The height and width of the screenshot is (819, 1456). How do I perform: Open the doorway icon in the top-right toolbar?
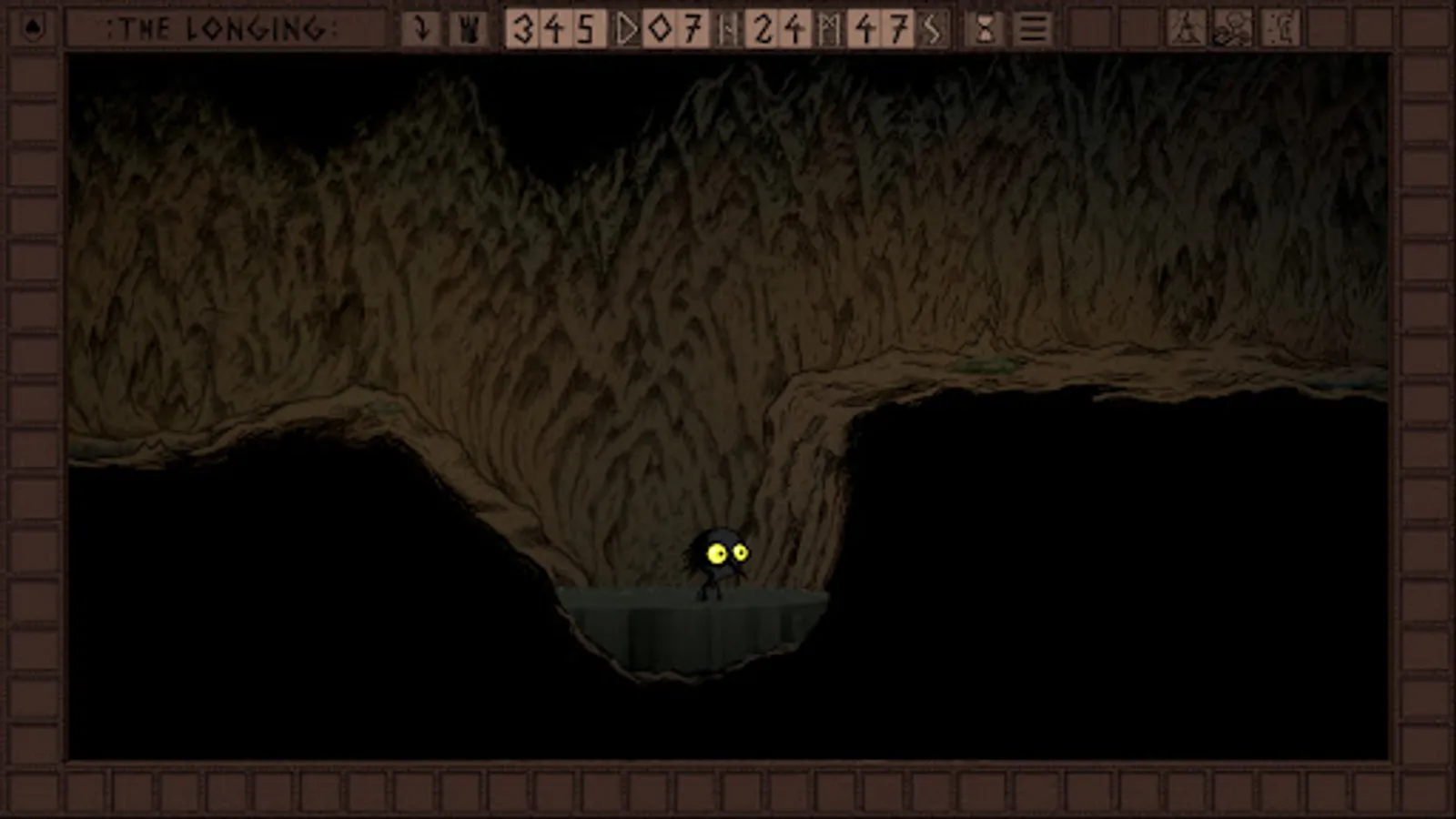pos(1281,29)
